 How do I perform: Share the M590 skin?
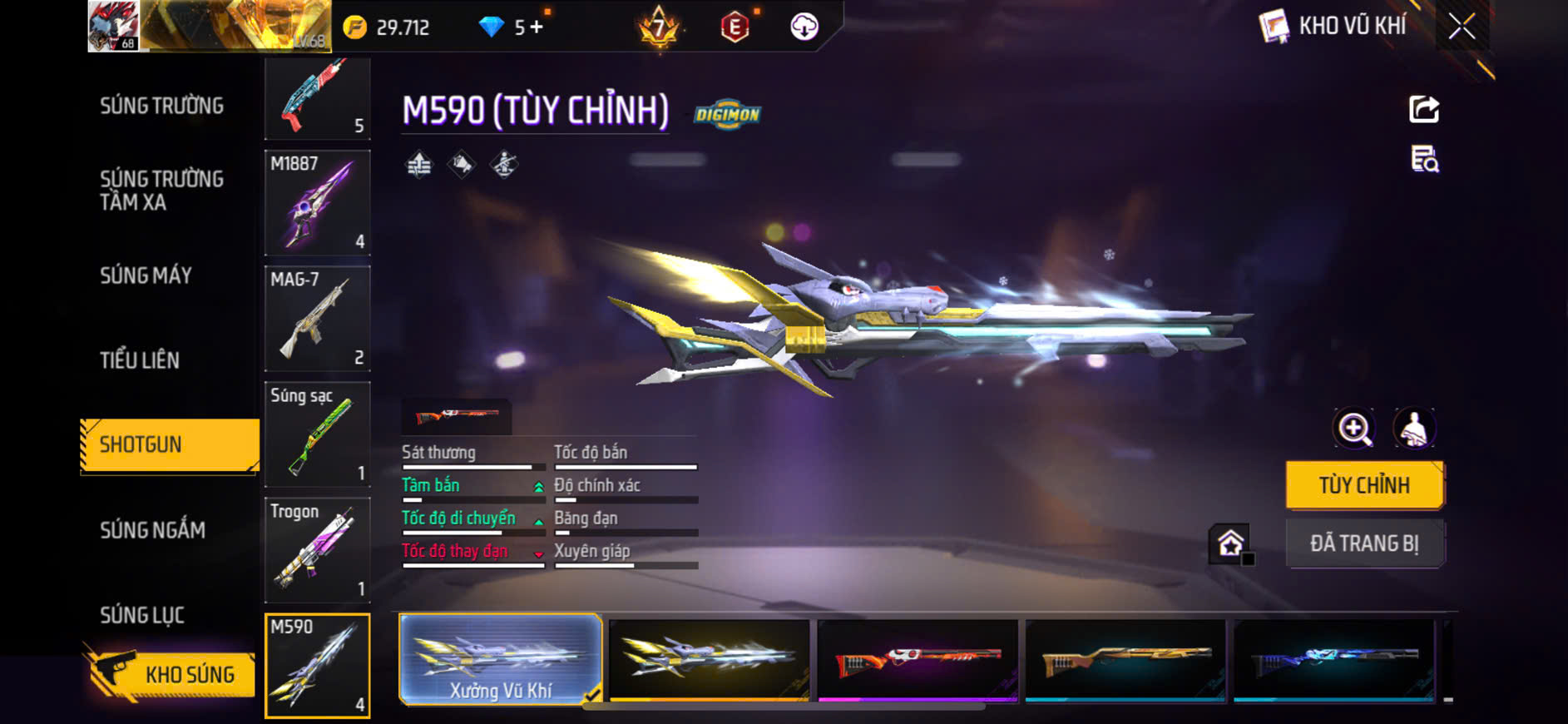click(x=1423, y=109)
